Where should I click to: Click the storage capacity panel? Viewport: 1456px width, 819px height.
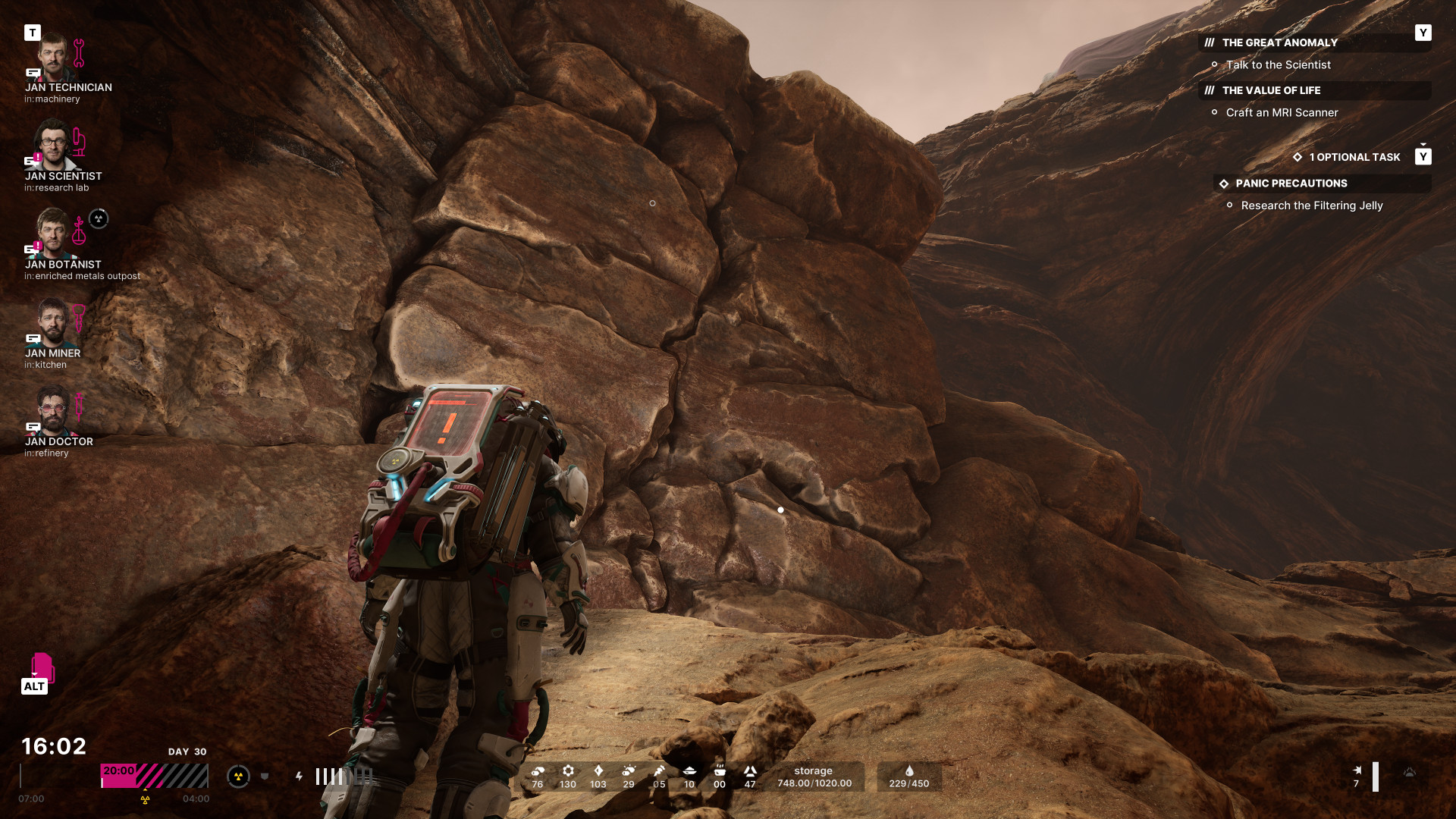tap(814, 777)
